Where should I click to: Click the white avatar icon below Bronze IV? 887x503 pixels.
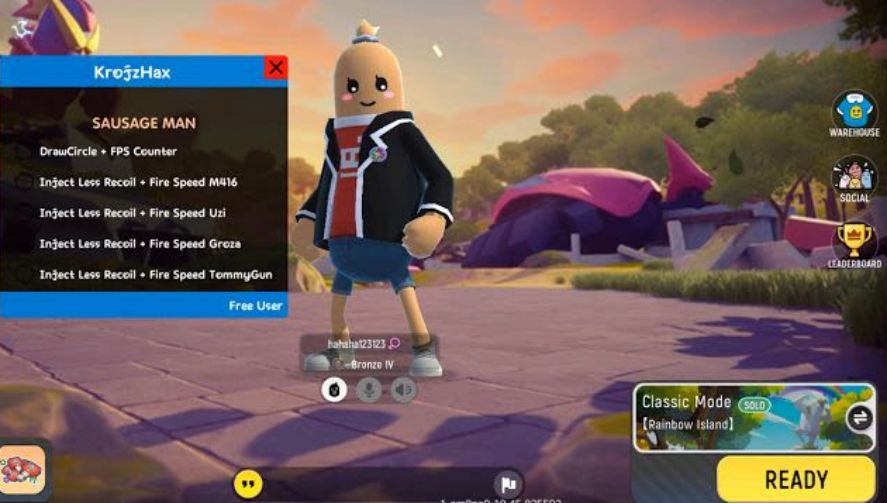334,389
